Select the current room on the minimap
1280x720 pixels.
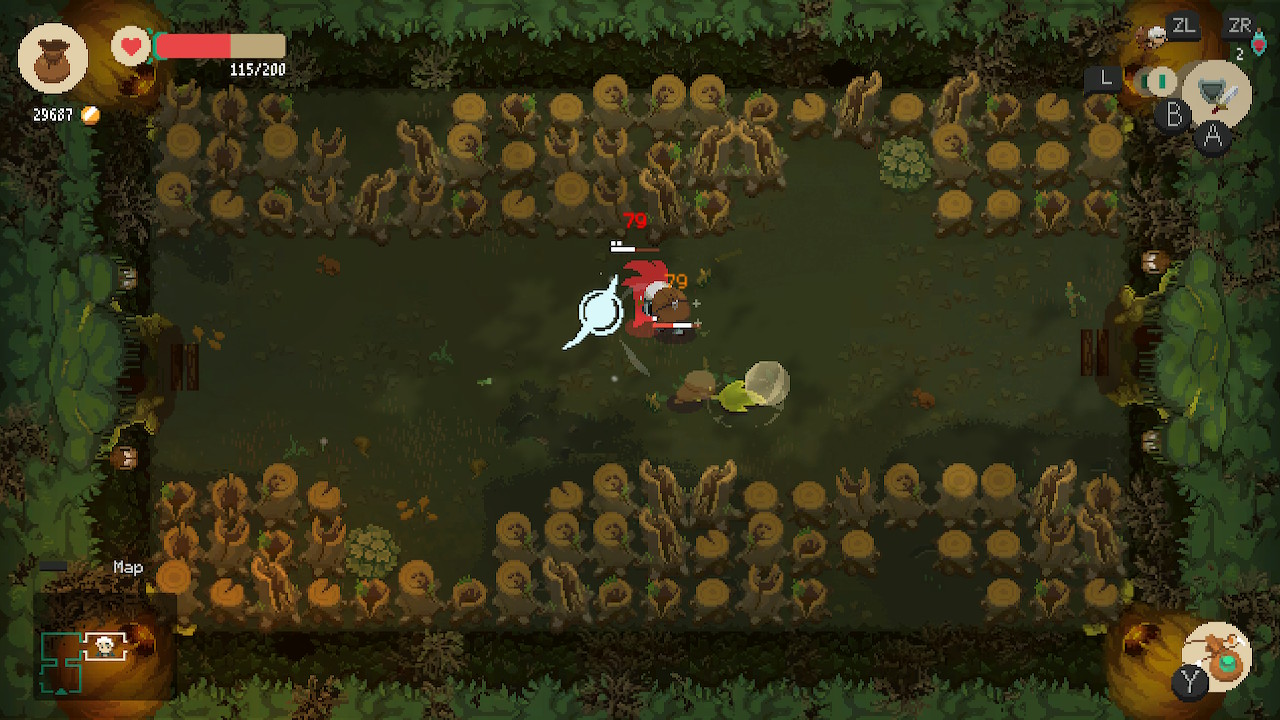point(103,647)
